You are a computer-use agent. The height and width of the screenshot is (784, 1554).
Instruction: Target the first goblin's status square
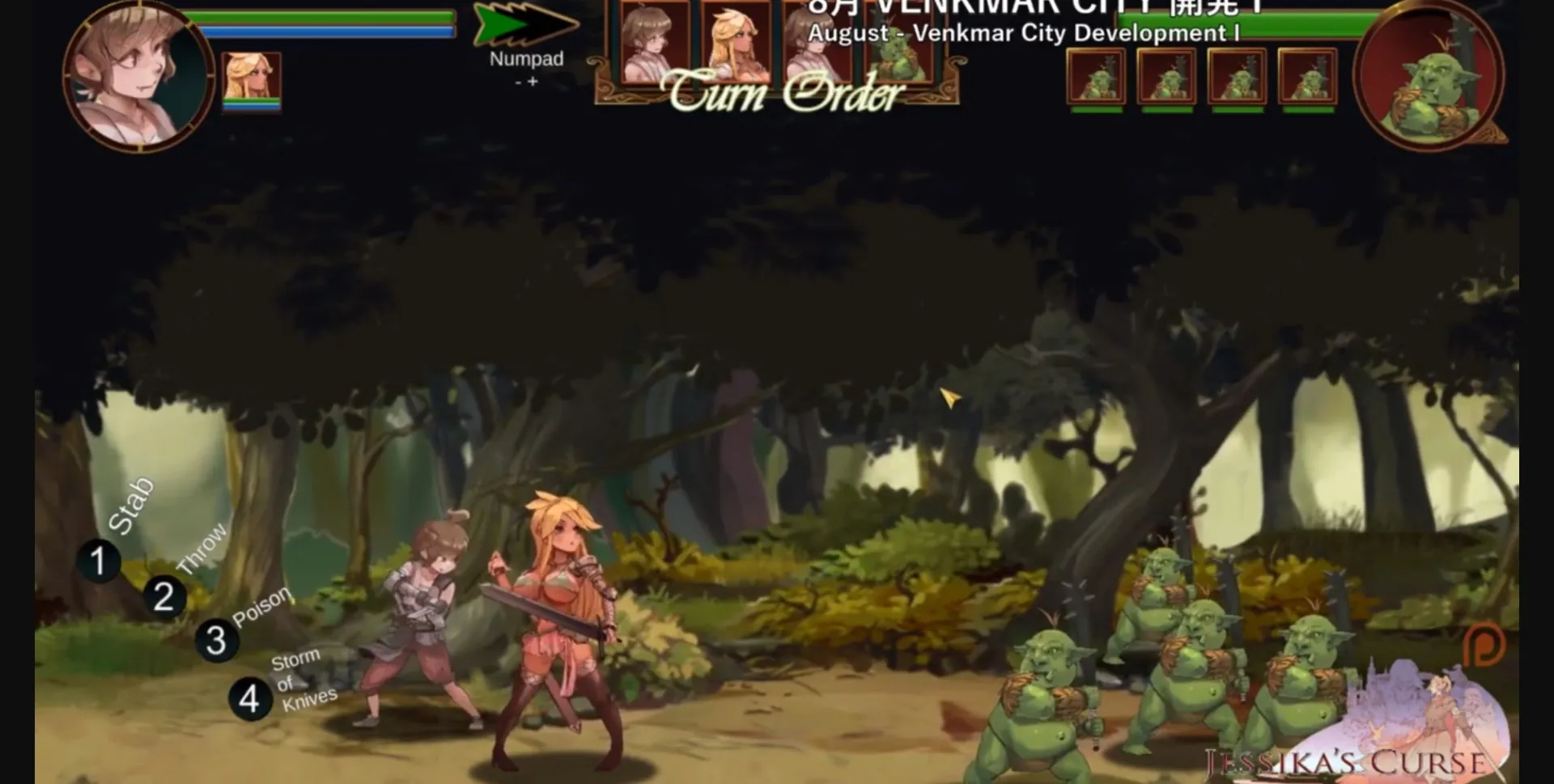(1094, 77)
